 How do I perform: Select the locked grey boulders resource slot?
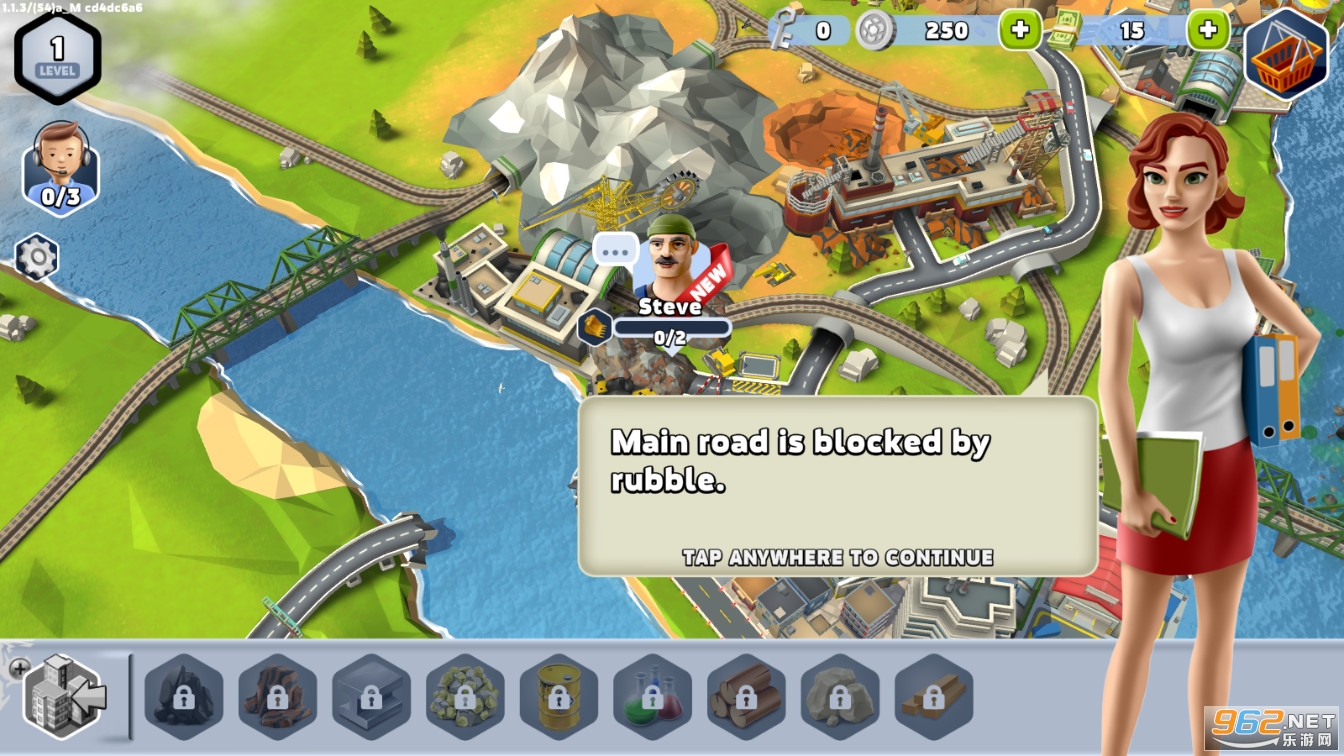coord(840,697)
